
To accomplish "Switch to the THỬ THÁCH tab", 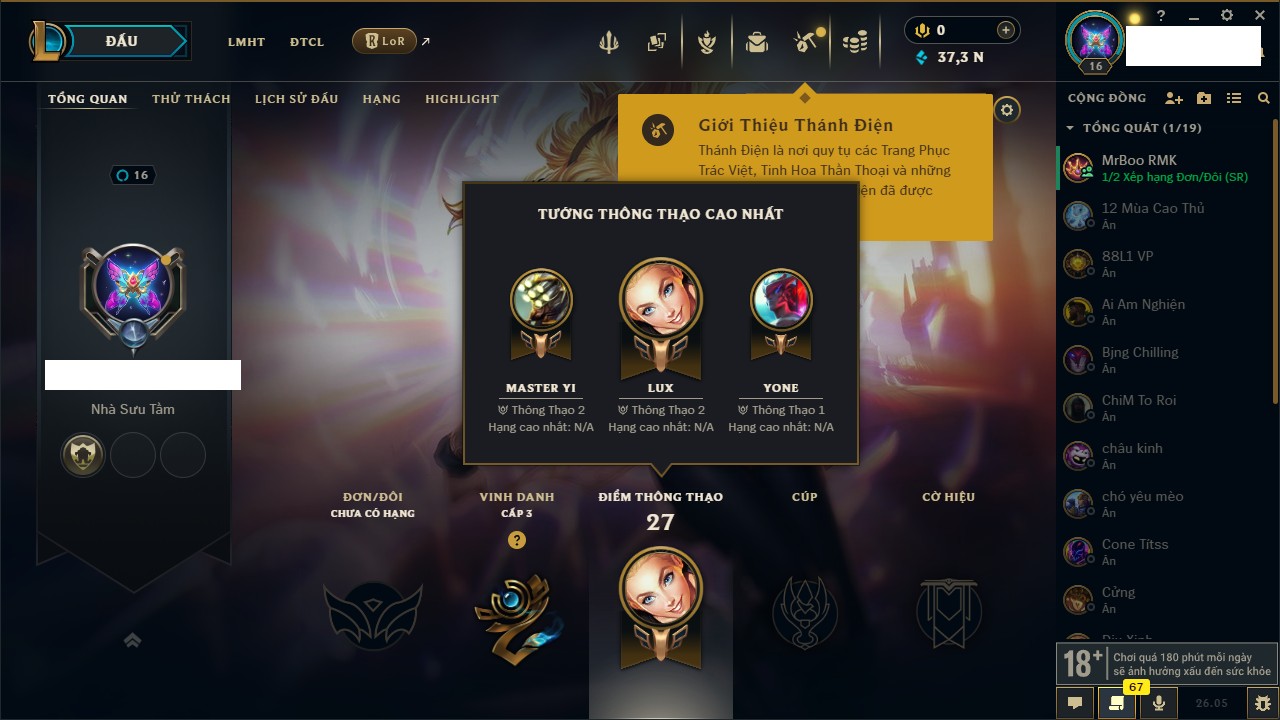I will point(191,99).
